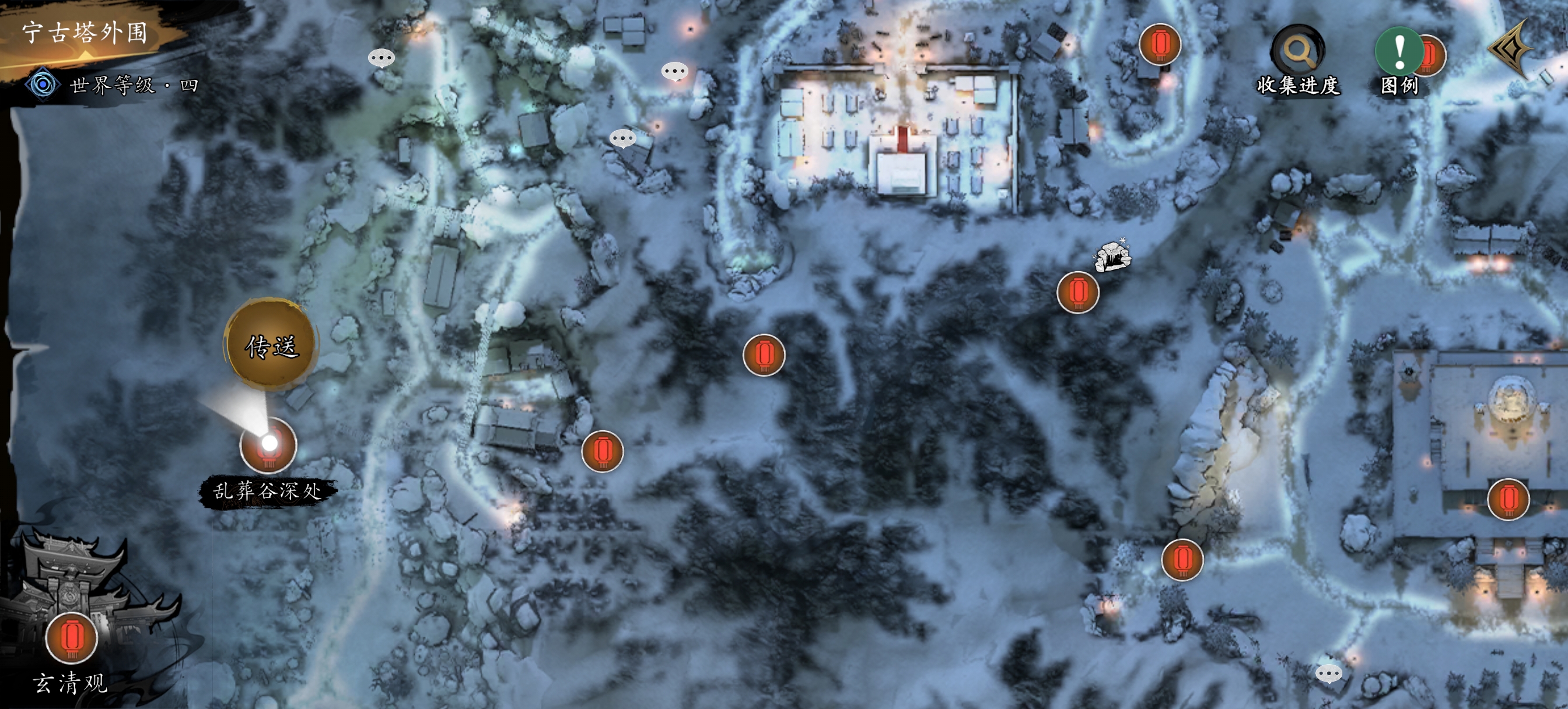
Task: Select the 玄清观 lantern waypoint
Action: coord(72,638)
